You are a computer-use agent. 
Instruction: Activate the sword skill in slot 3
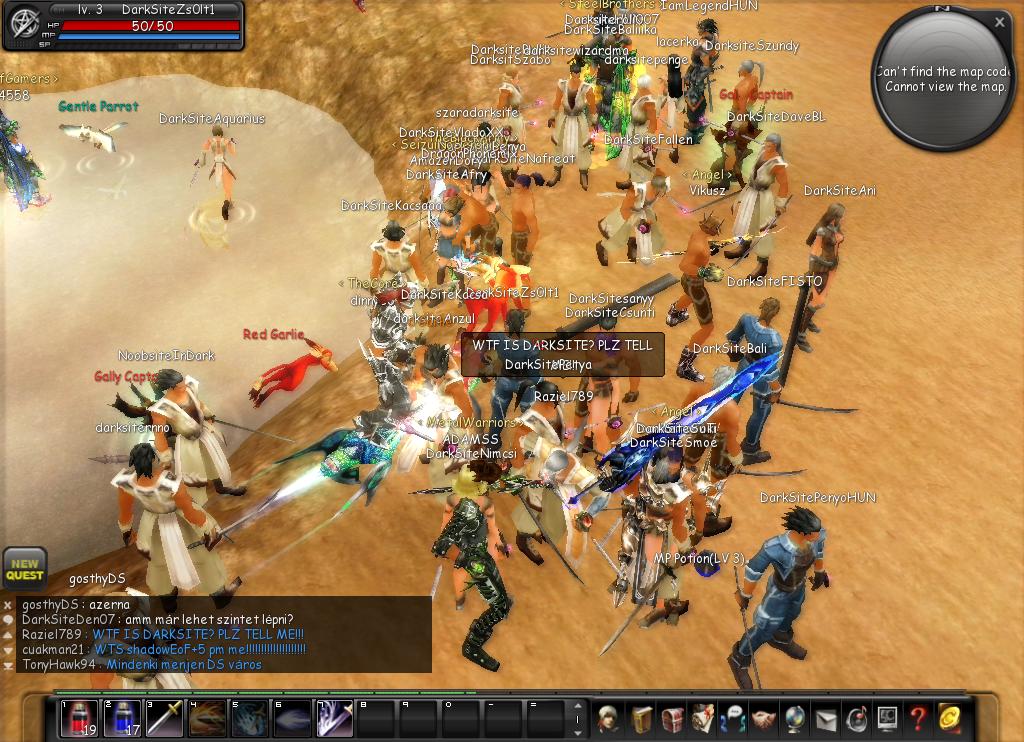tap(164, 718)
